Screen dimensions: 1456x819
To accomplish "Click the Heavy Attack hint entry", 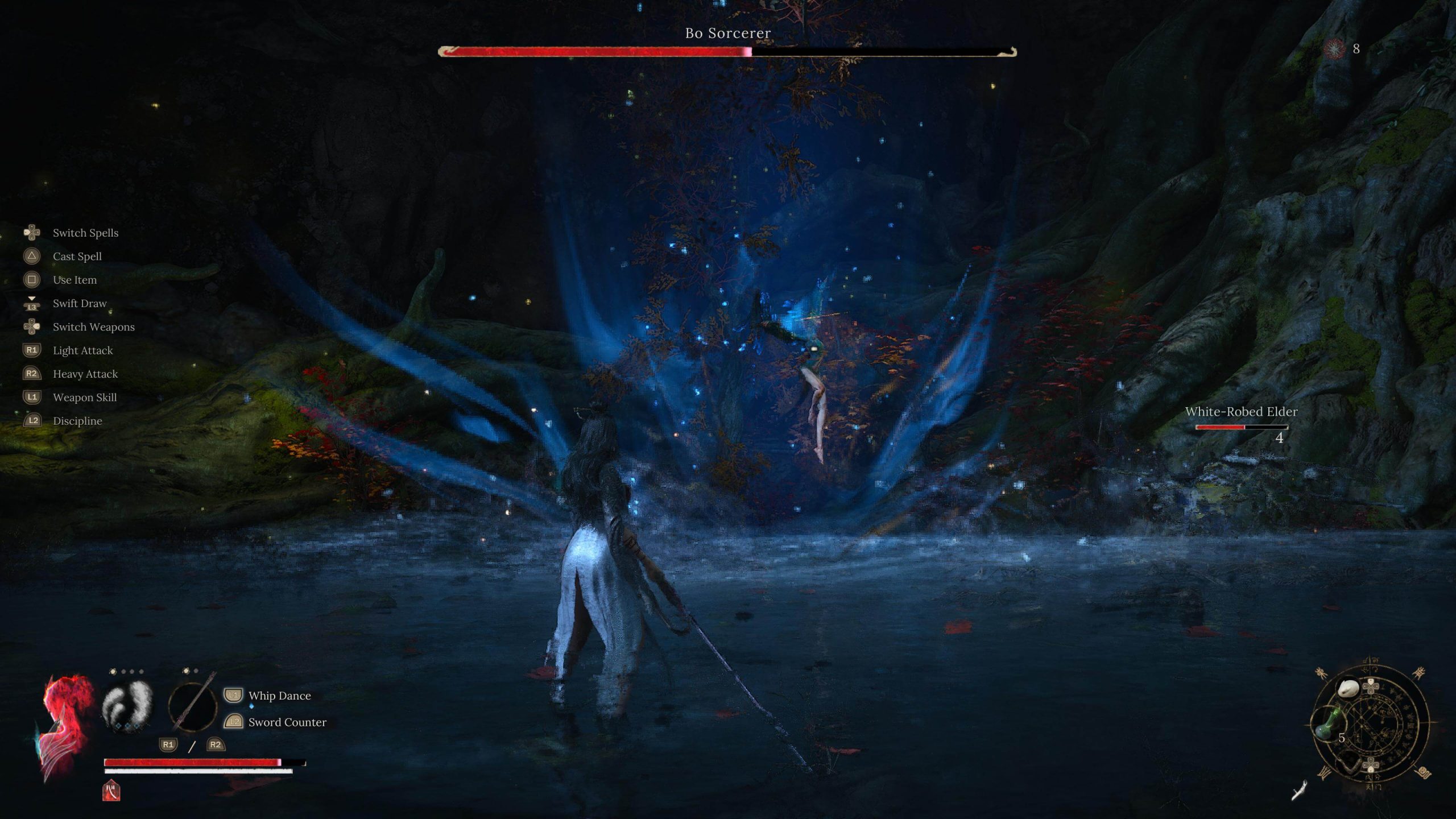I will [x=85, y=374].
